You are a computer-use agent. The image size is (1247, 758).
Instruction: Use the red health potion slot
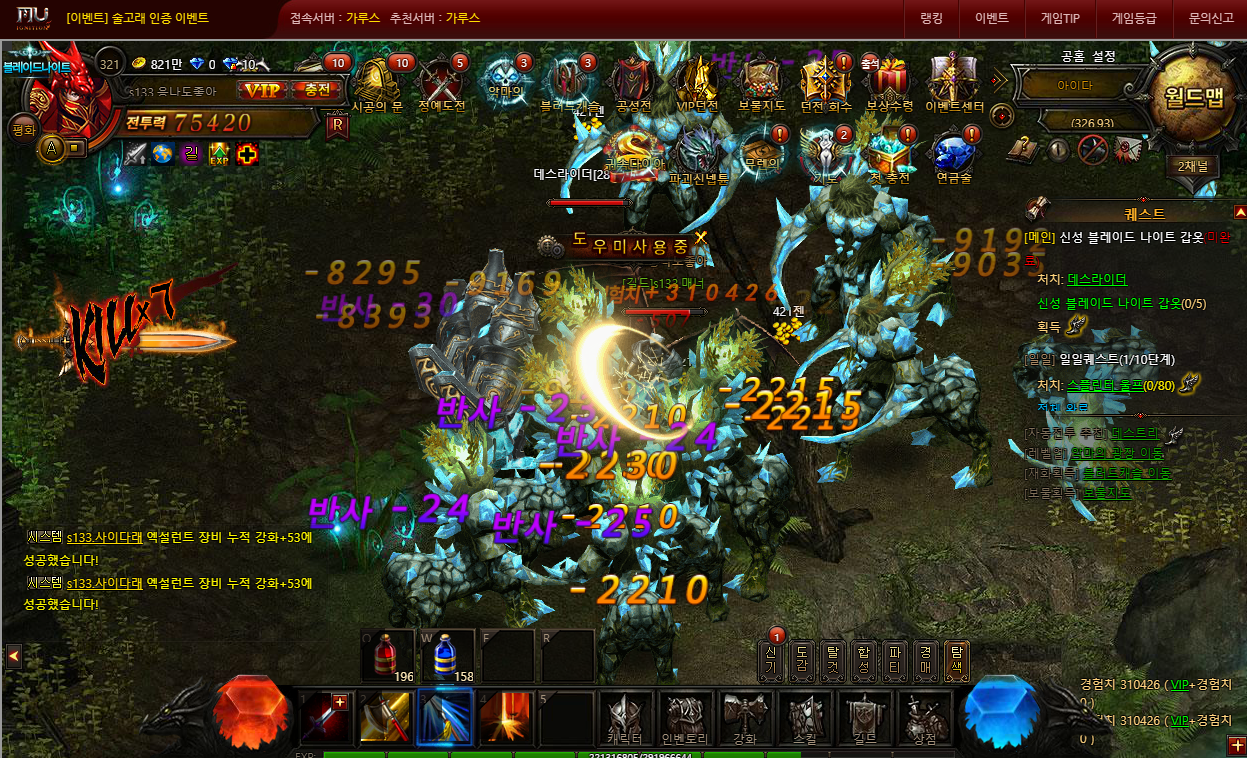point(388,656)
